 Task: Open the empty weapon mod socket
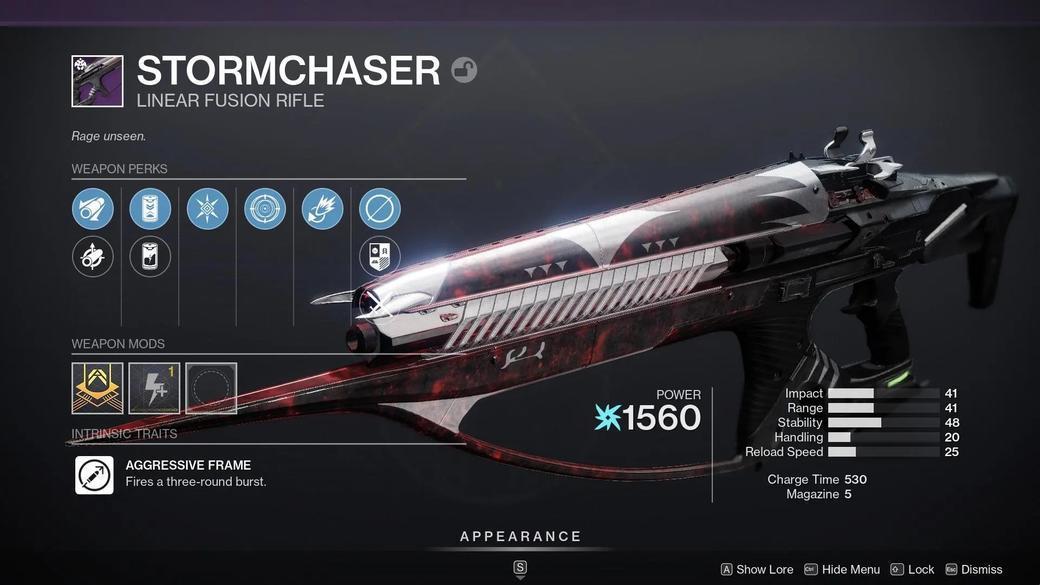point(211,388)
